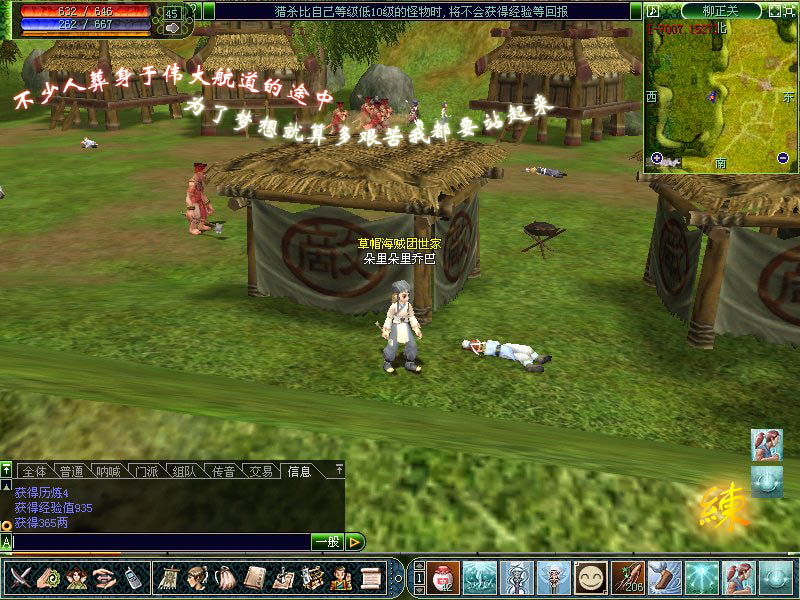Viewport: 800px width, 600px height.
Task: Open the money pouch bag icon
Action: point(226,578)
